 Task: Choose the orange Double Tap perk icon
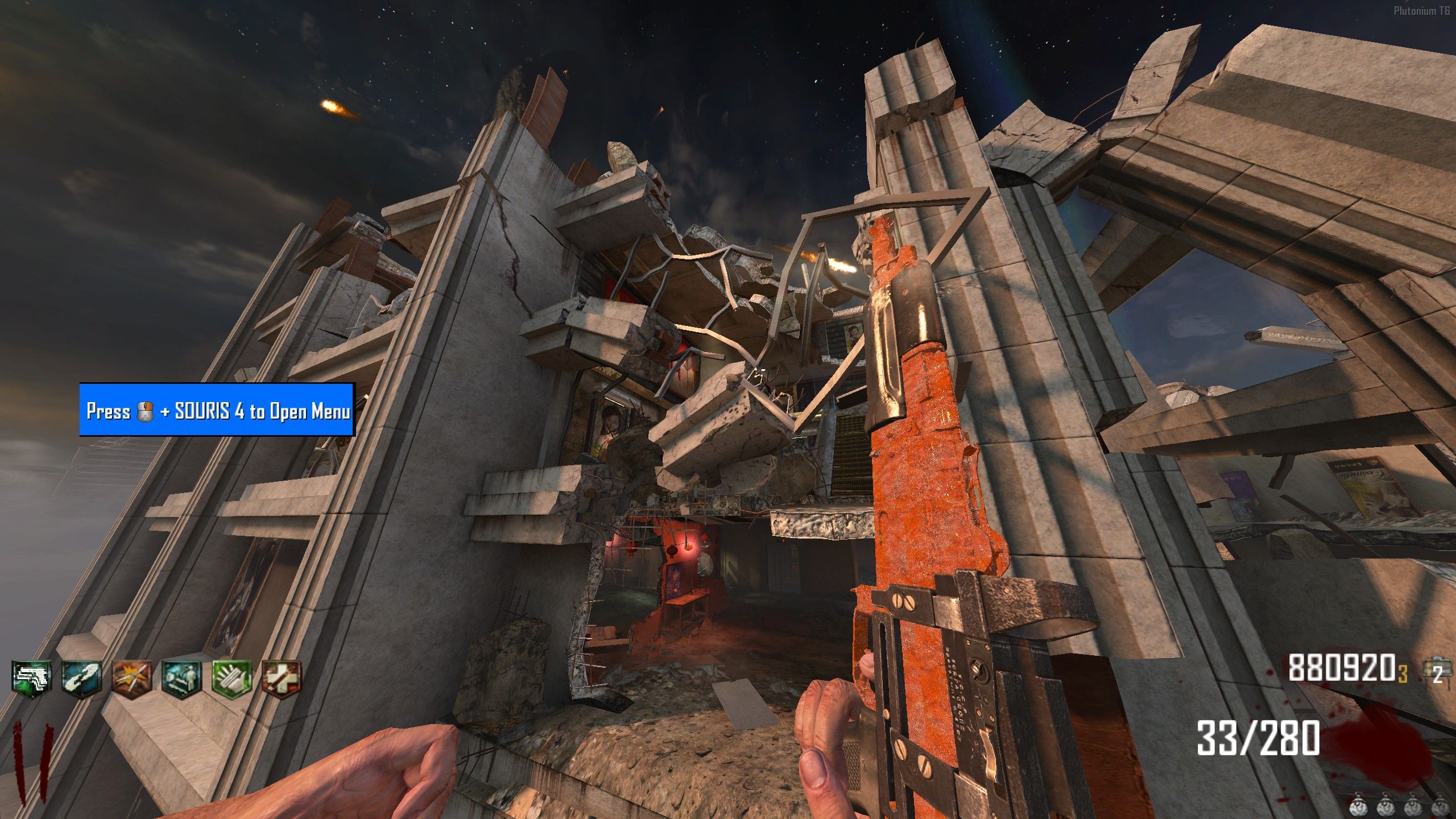pos(132,679)
